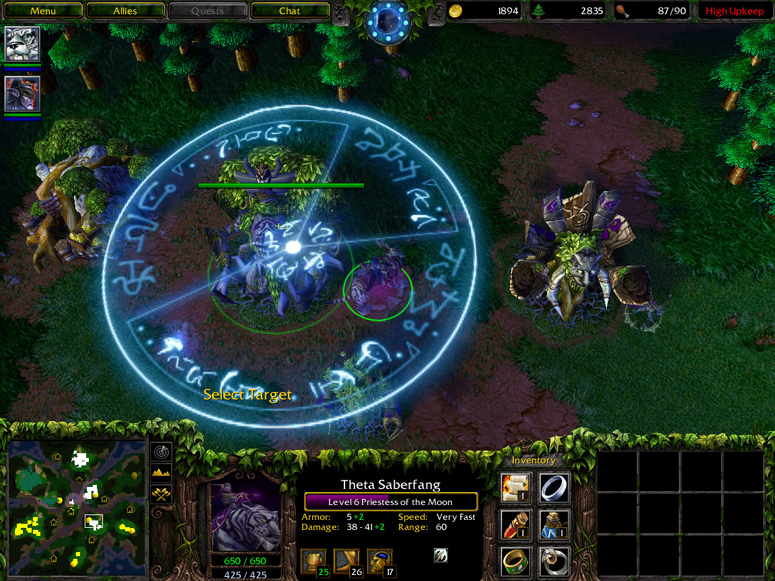Image resolution: width=775 pixels, height=581 pixels.
Task: Activate the minimap signal ping button
Action: [161, 452]
